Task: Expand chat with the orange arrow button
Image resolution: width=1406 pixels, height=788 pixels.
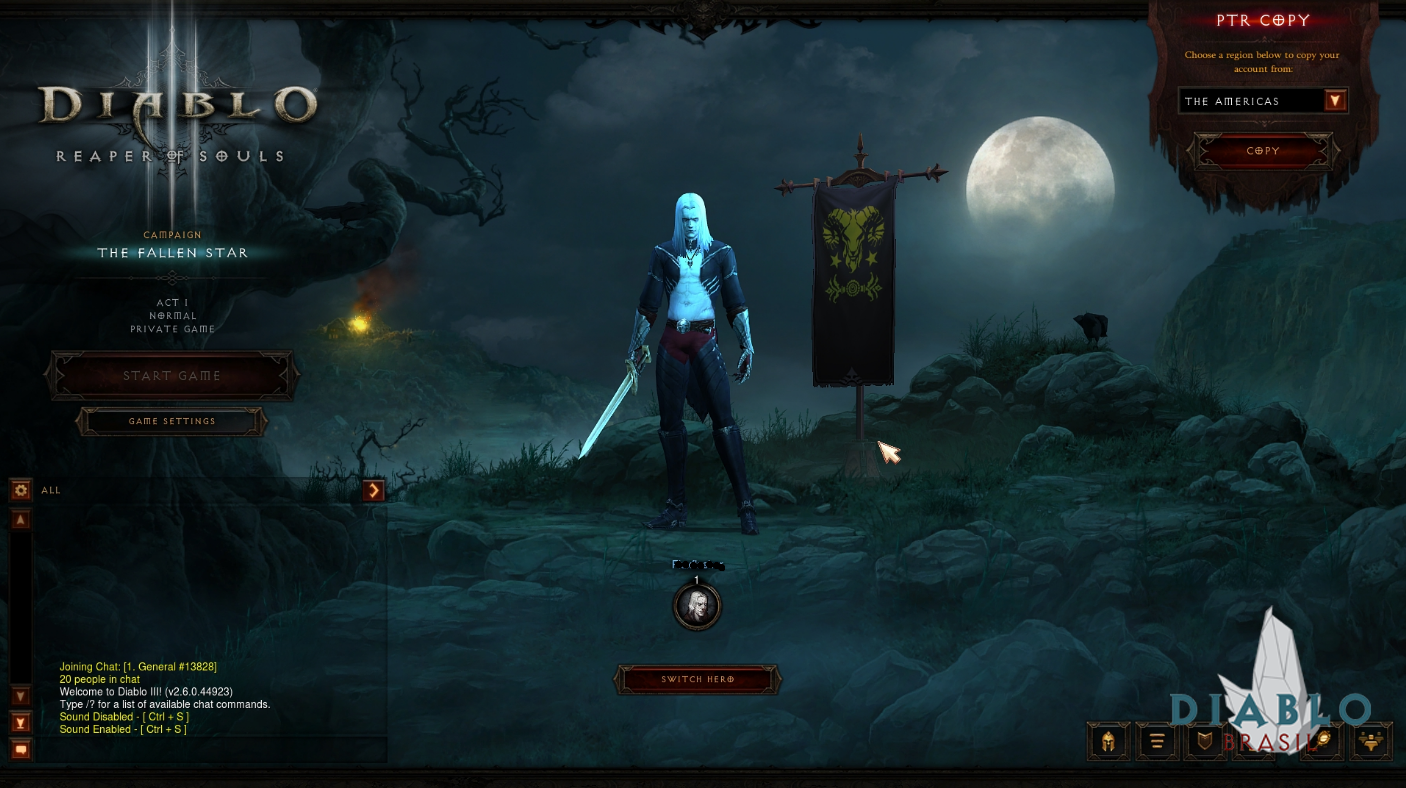Action: coord(374,490)
